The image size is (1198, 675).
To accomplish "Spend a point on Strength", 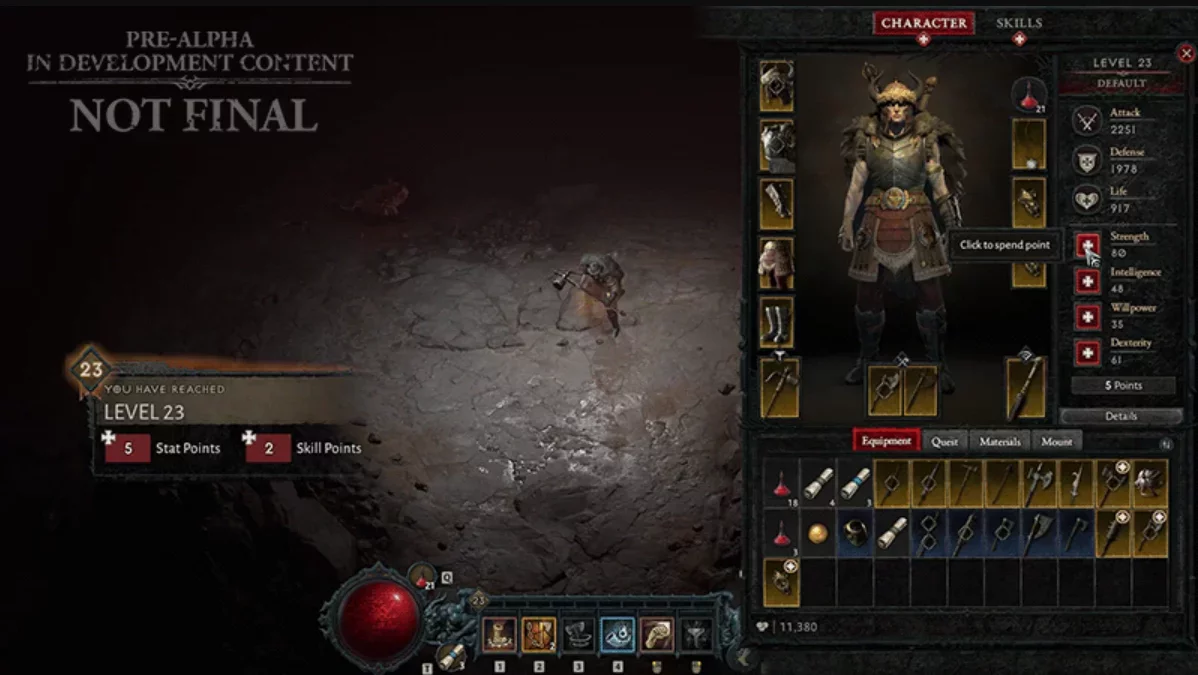I will pyautogui.click(x=1088, y=246).
